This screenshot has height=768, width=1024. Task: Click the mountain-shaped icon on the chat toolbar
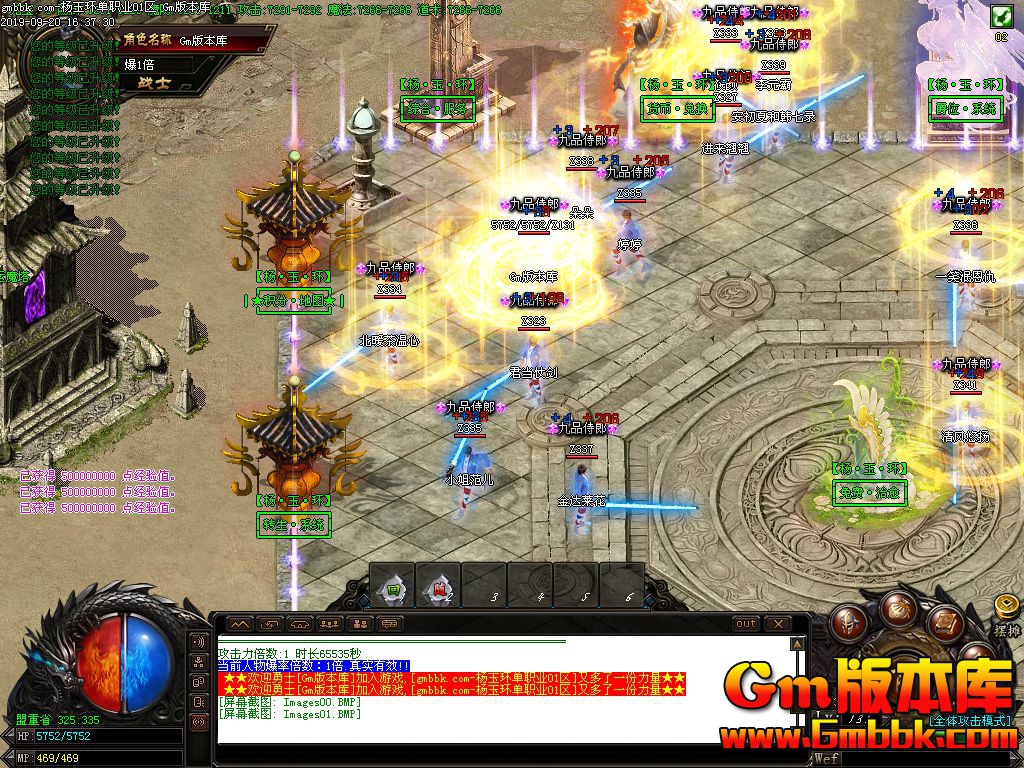240,624
